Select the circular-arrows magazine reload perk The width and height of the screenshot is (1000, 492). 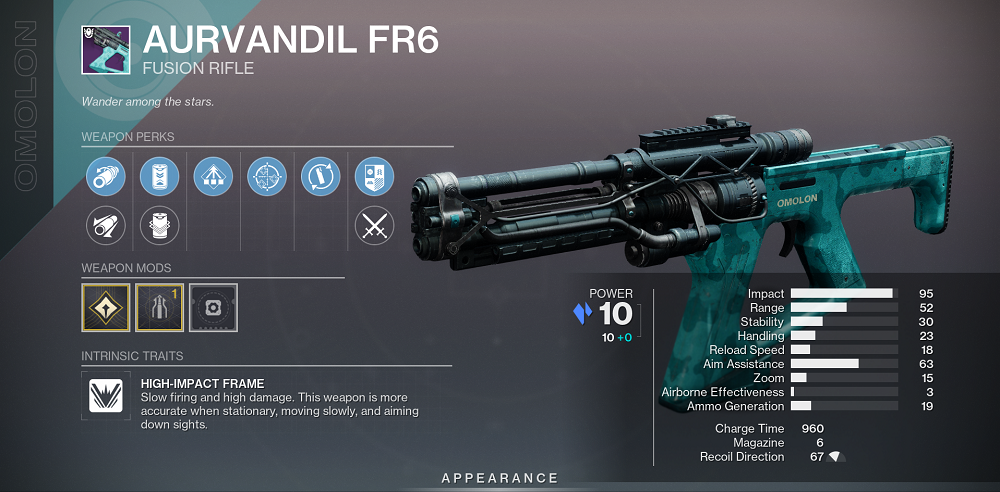320,176
